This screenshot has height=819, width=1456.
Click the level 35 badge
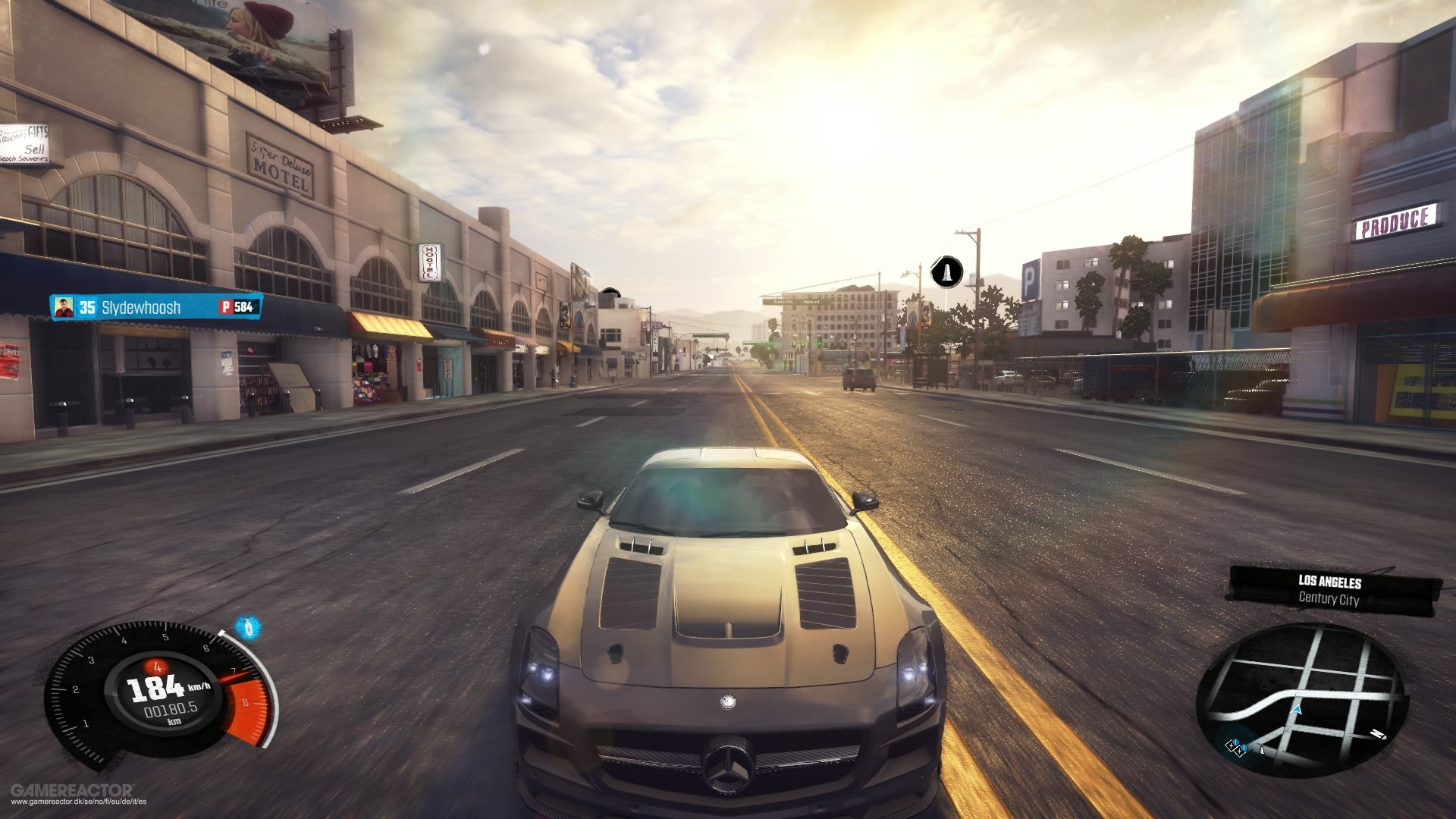88,308
